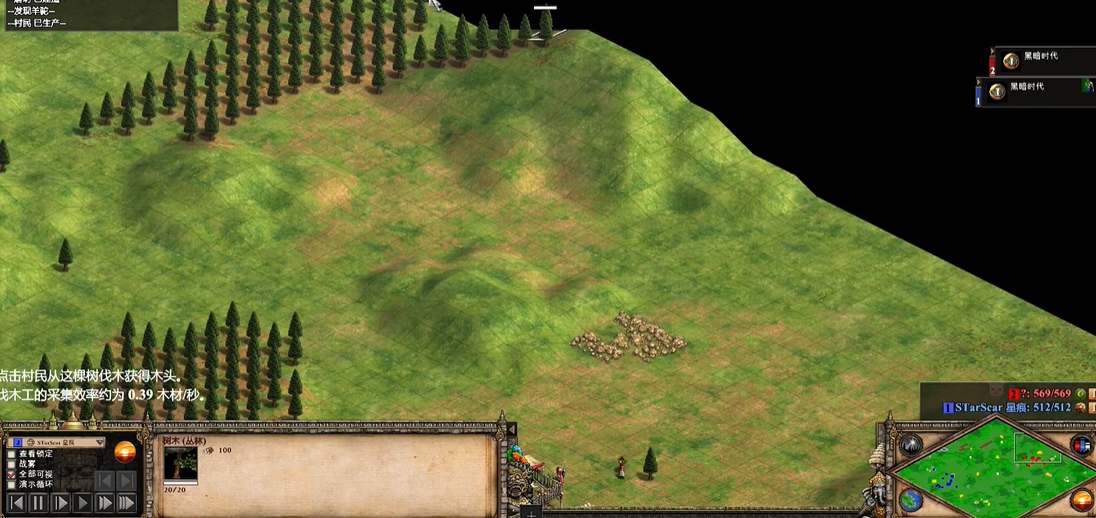The height and width of the screenshot is (518, 1096).
Task: Pause the replay playback
Action: pos(38,503)
